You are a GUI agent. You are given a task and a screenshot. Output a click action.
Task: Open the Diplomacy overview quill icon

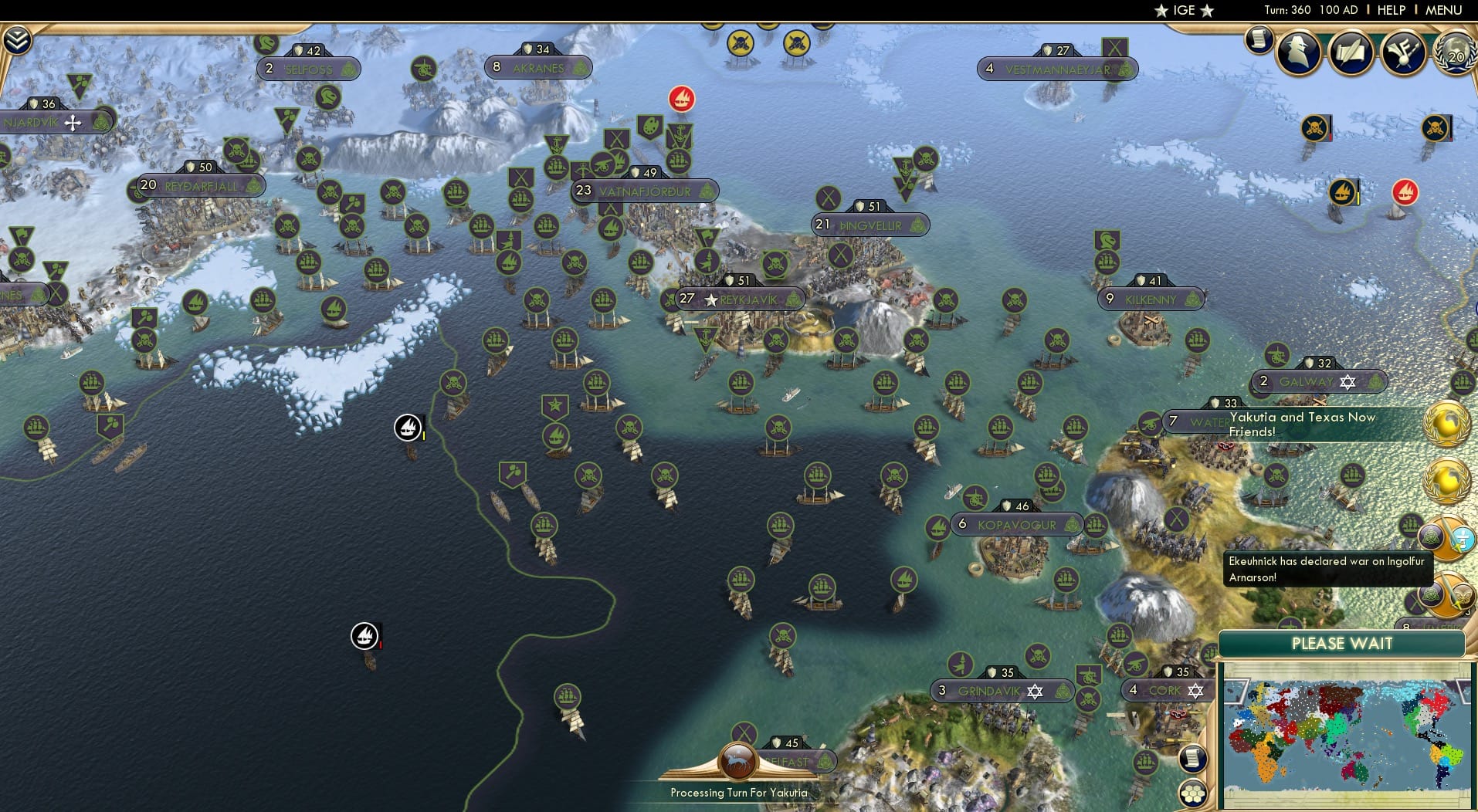tap(1351, 52)
